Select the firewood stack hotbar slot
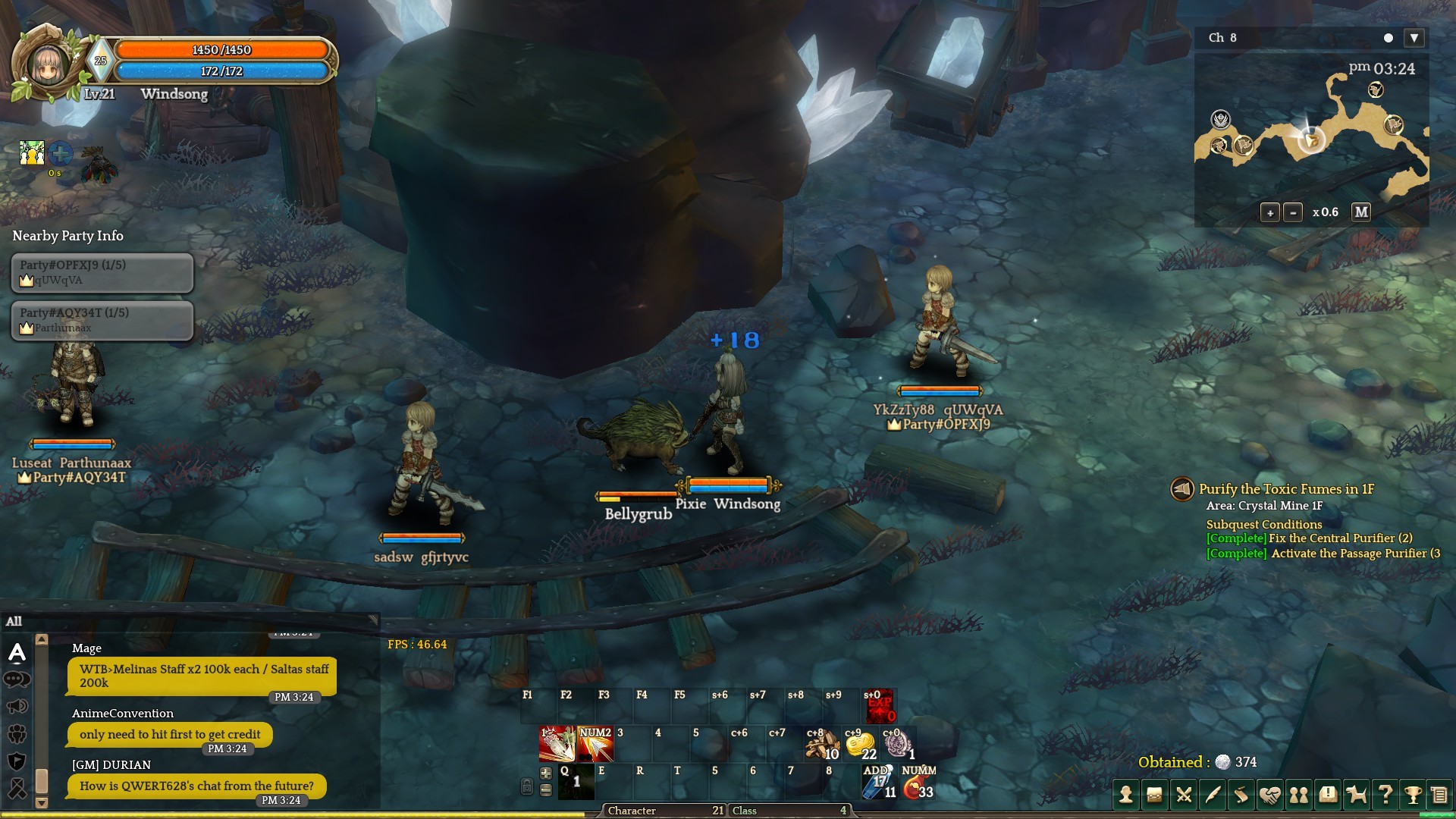 [x=822, y=745]
